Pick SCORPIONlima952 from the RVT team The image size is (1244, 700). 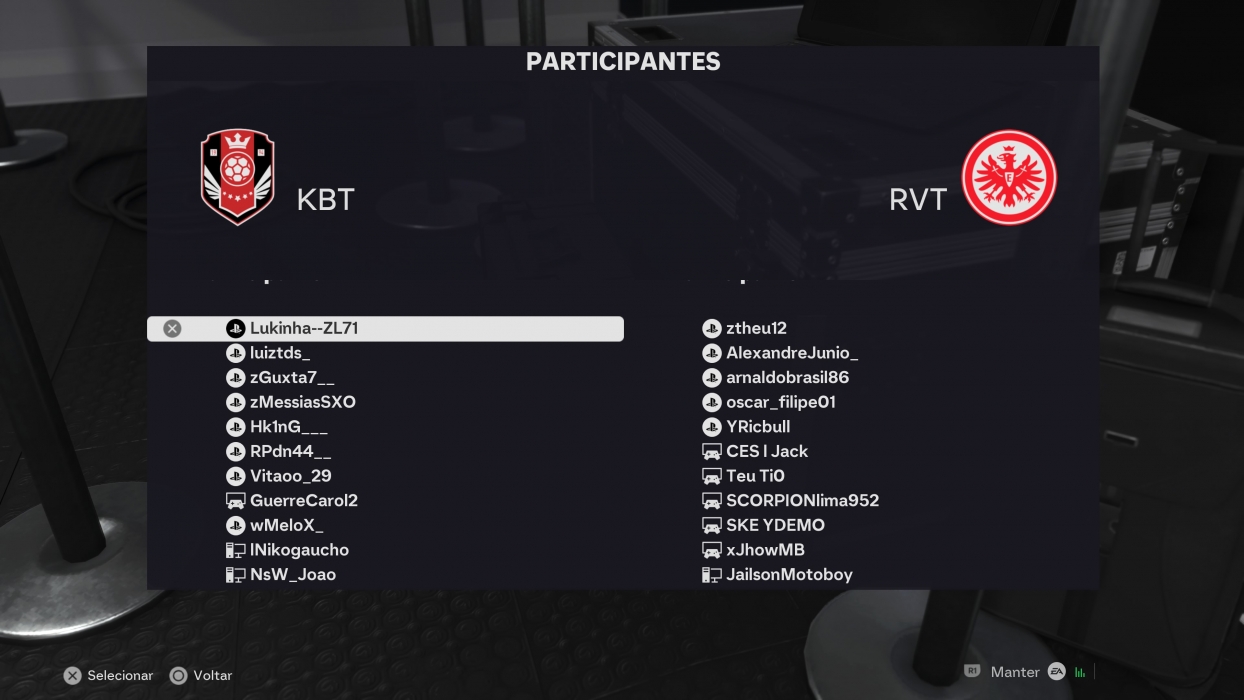(802, 500)
